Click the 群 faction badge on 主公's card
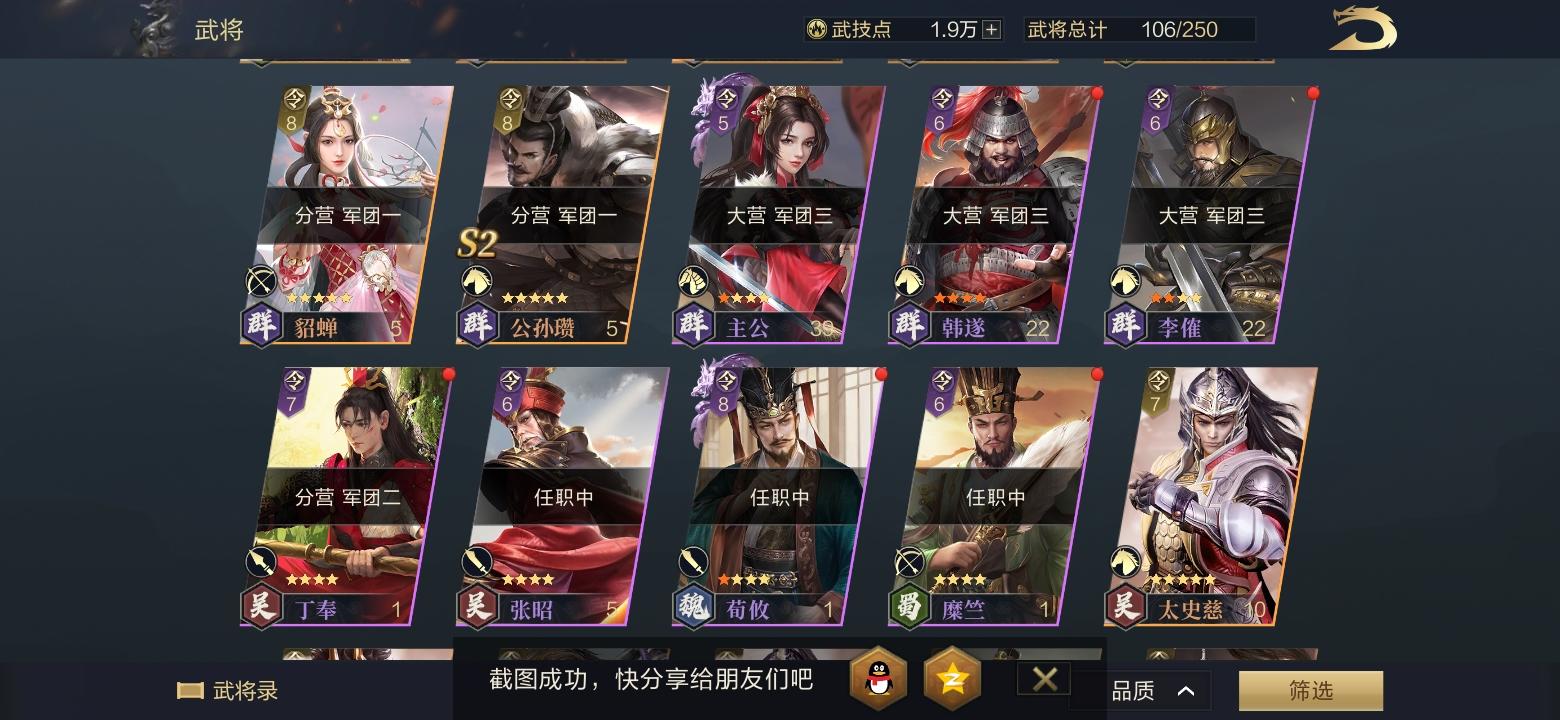Viewport: 1560px width, 720px height. point(693,325)
